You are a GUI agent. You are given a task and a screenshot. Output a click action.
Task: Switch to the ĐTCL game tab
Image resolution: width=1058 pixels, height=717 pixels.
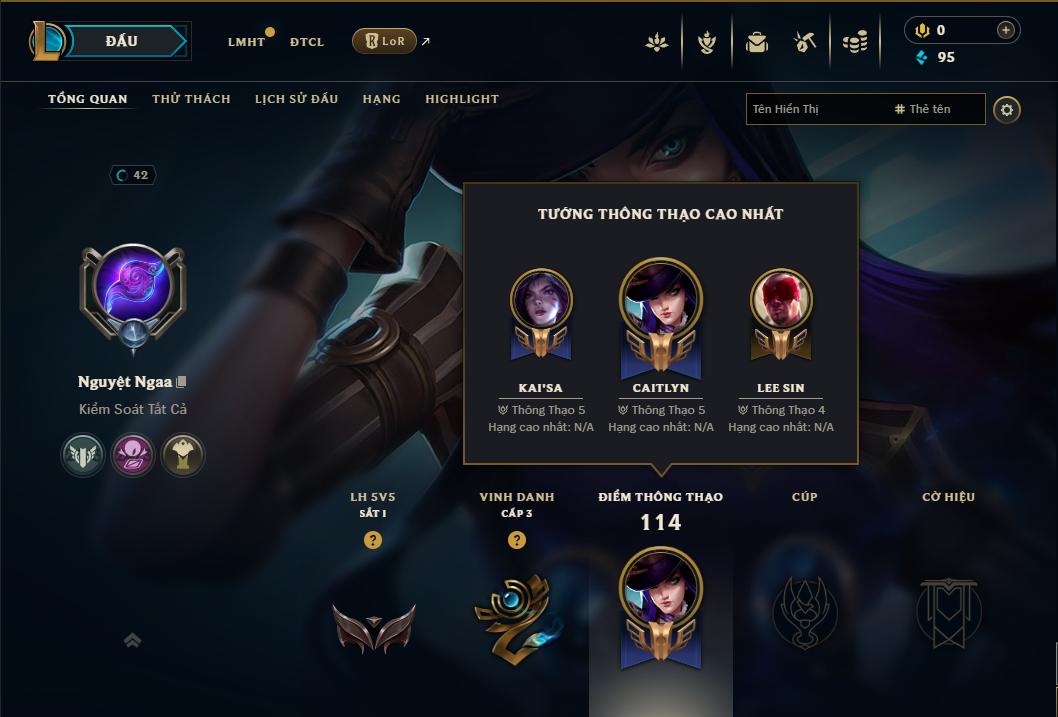[307, 42]
